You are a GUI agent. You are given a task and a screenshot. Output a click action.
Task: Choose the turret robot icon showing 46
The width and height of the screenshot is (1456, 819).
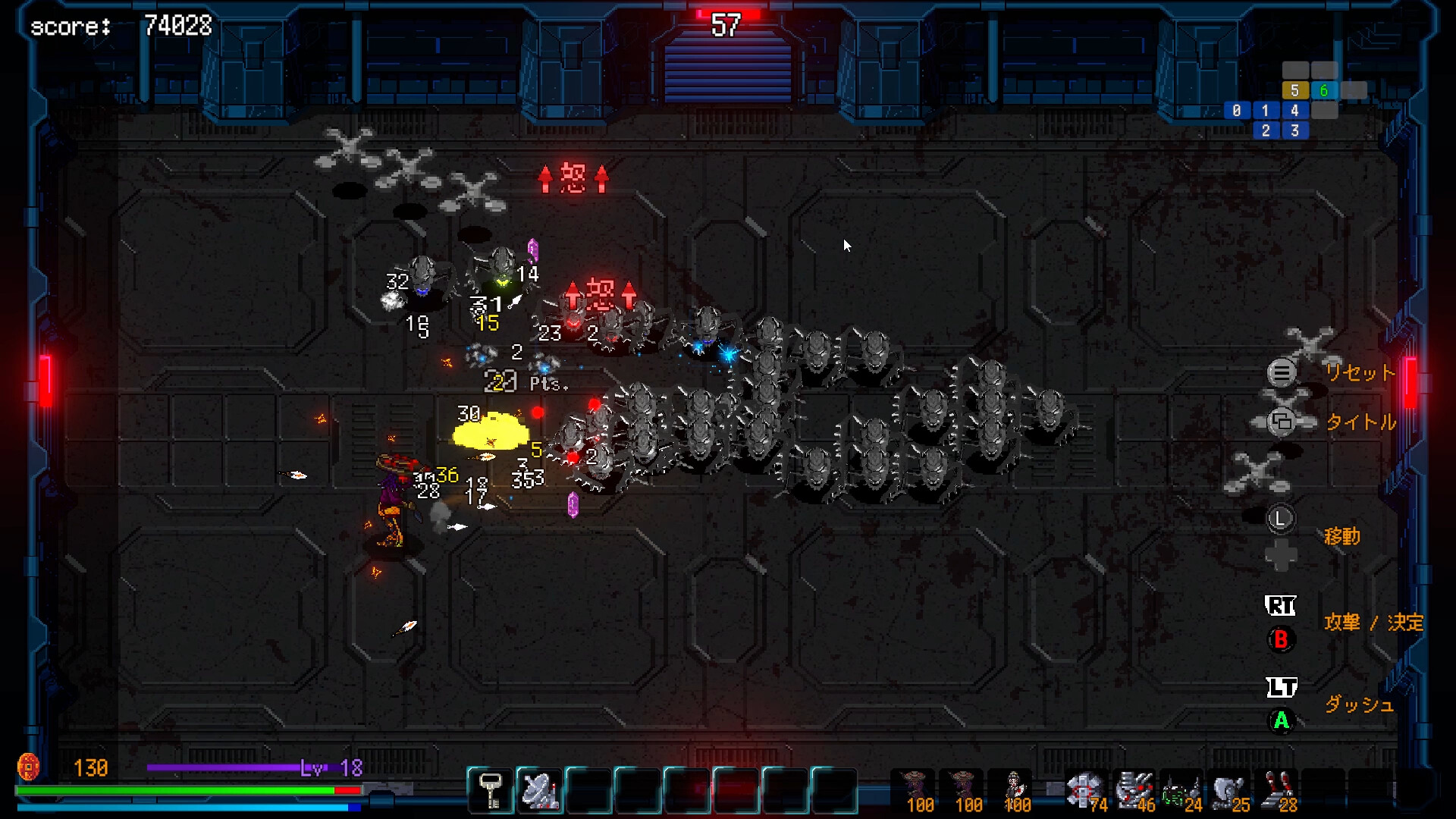pos(1134,790)
